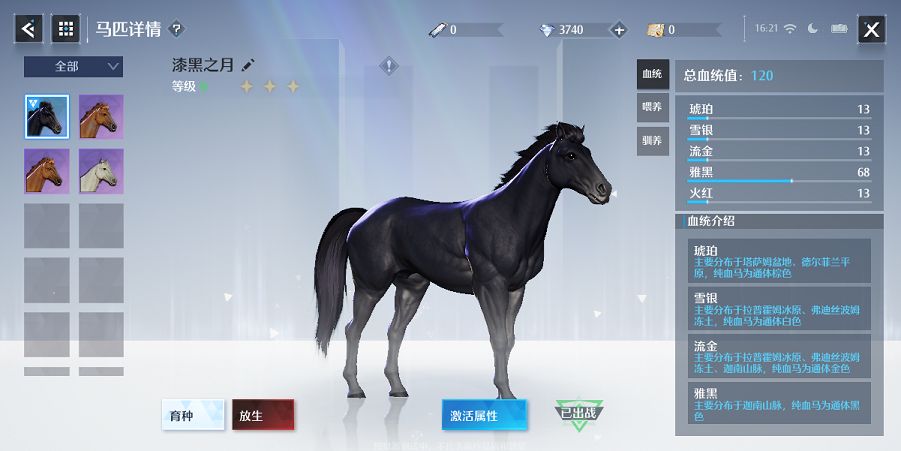Toggle the 已出战 deployed badge

[x=580, y=414]
